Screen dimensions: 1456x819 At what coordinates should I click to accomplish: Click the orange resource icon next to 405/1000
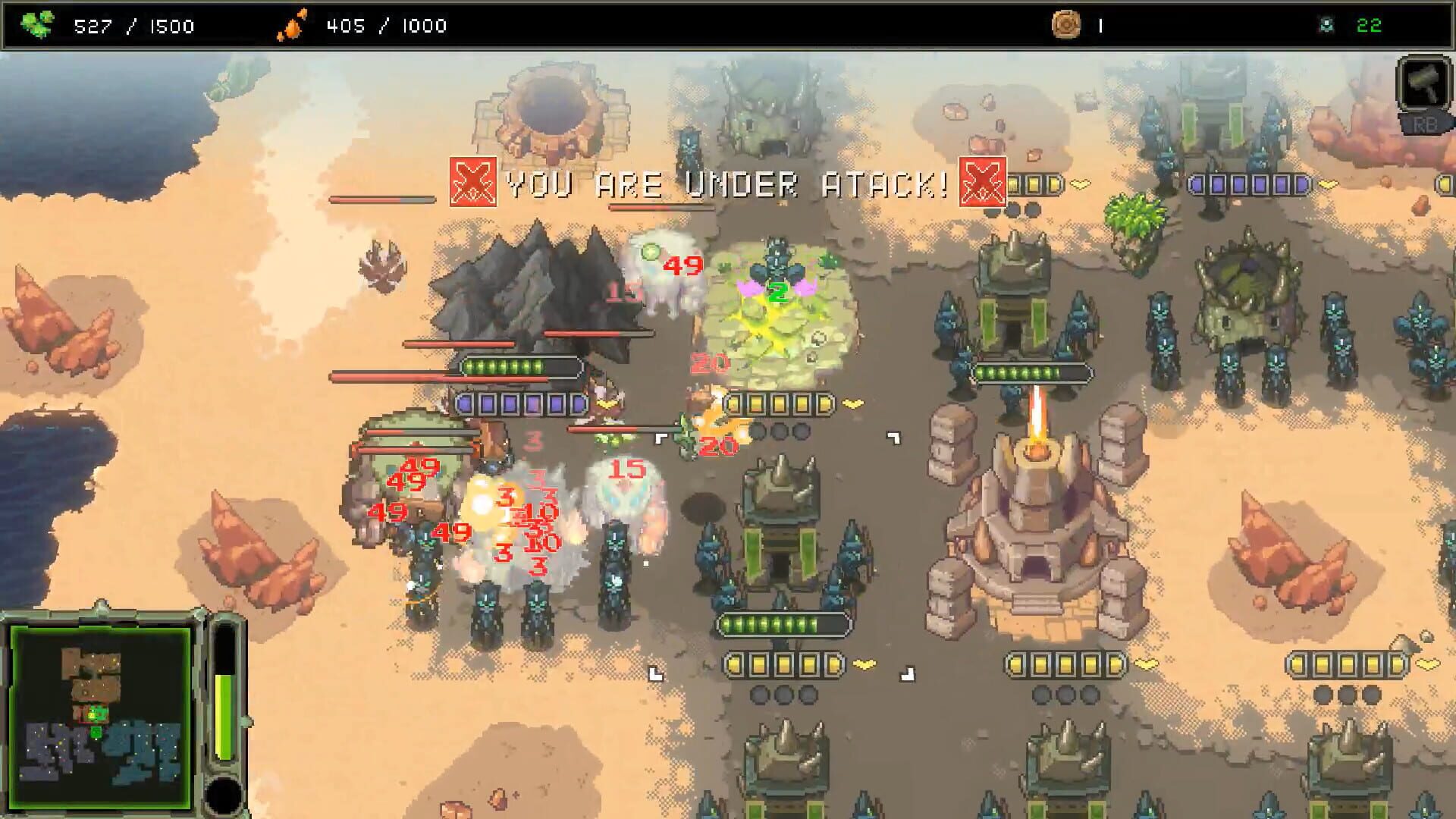(x=290, y=24)
